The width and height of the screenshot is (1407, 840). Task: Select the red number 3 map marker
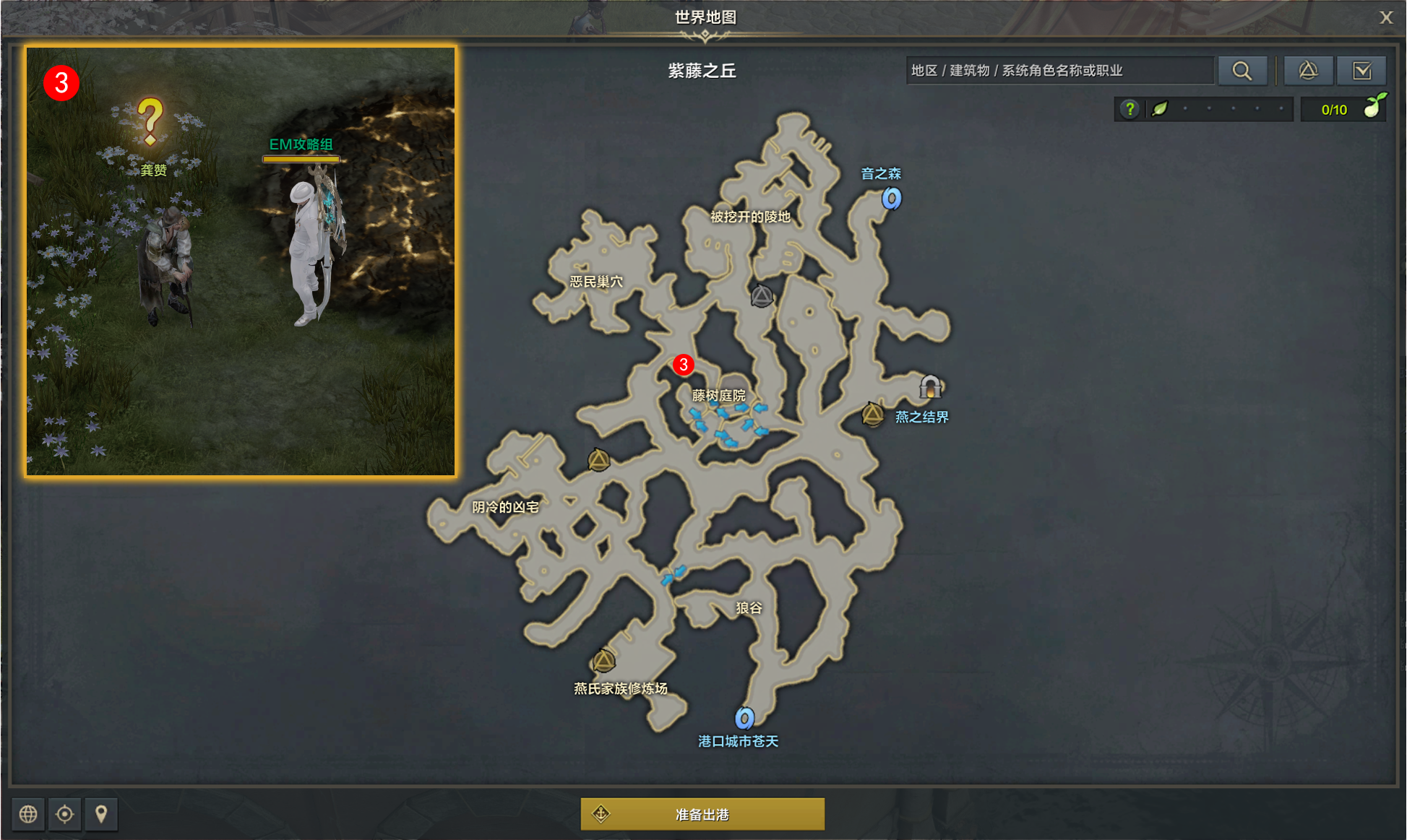[x=683, y=365]
